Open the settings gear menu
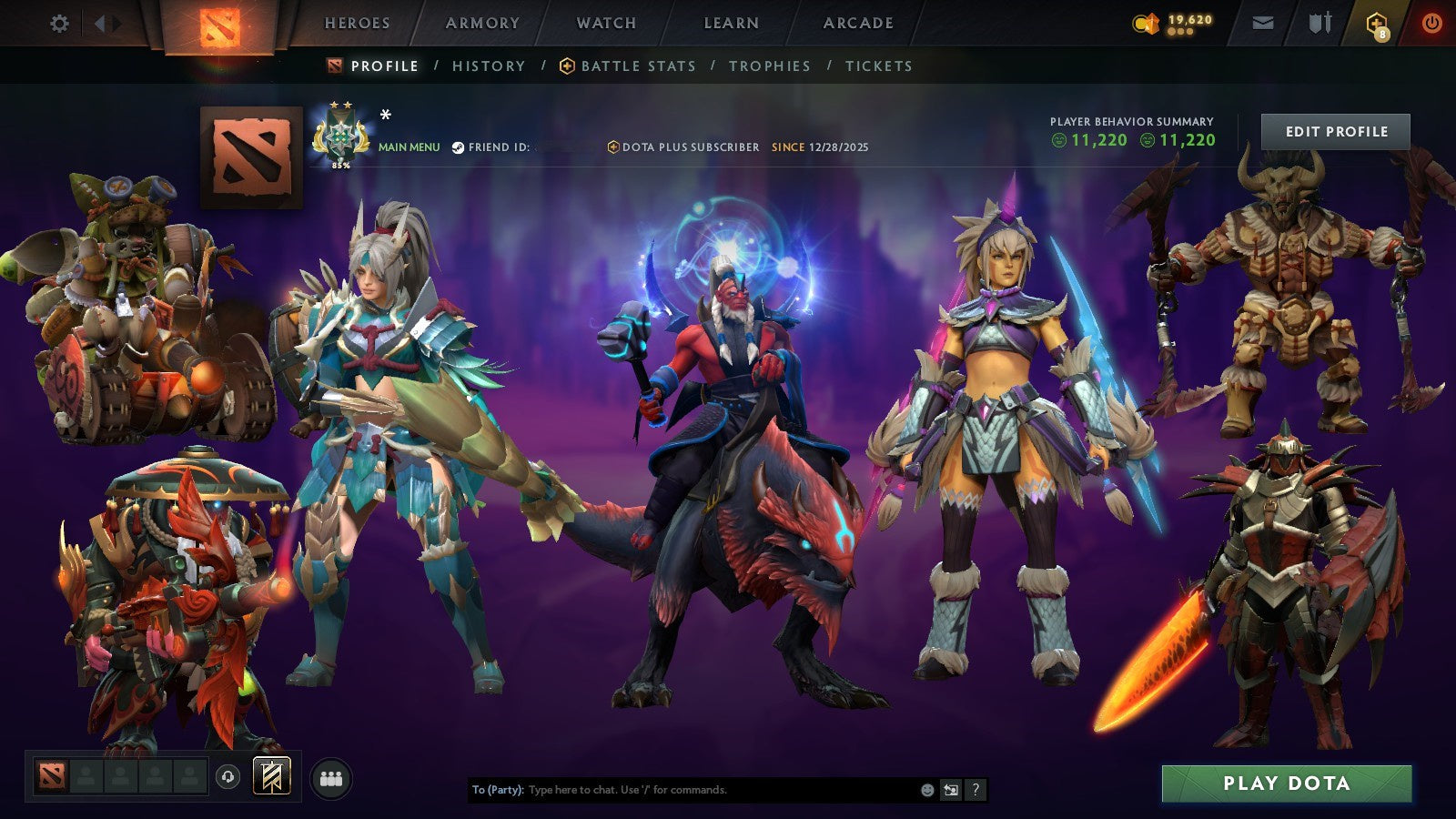1456x819 pixels. coord(60,25)
